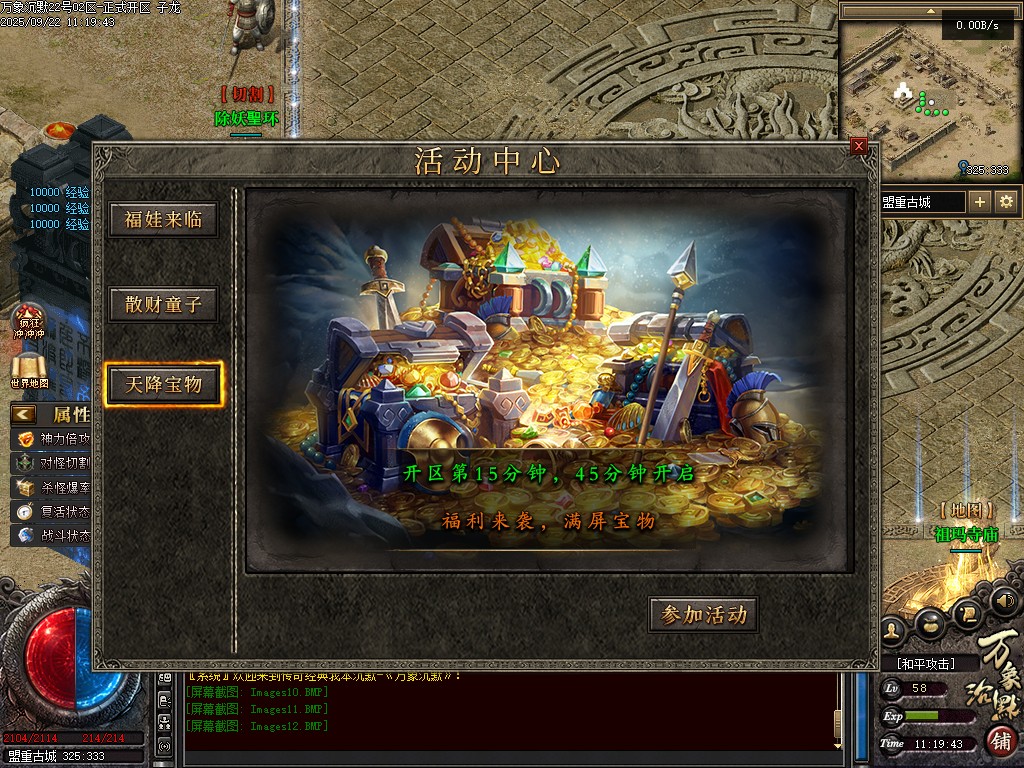Choose the 天降宝物 event tab
The image size is (1024, 768).
point(163,384)
